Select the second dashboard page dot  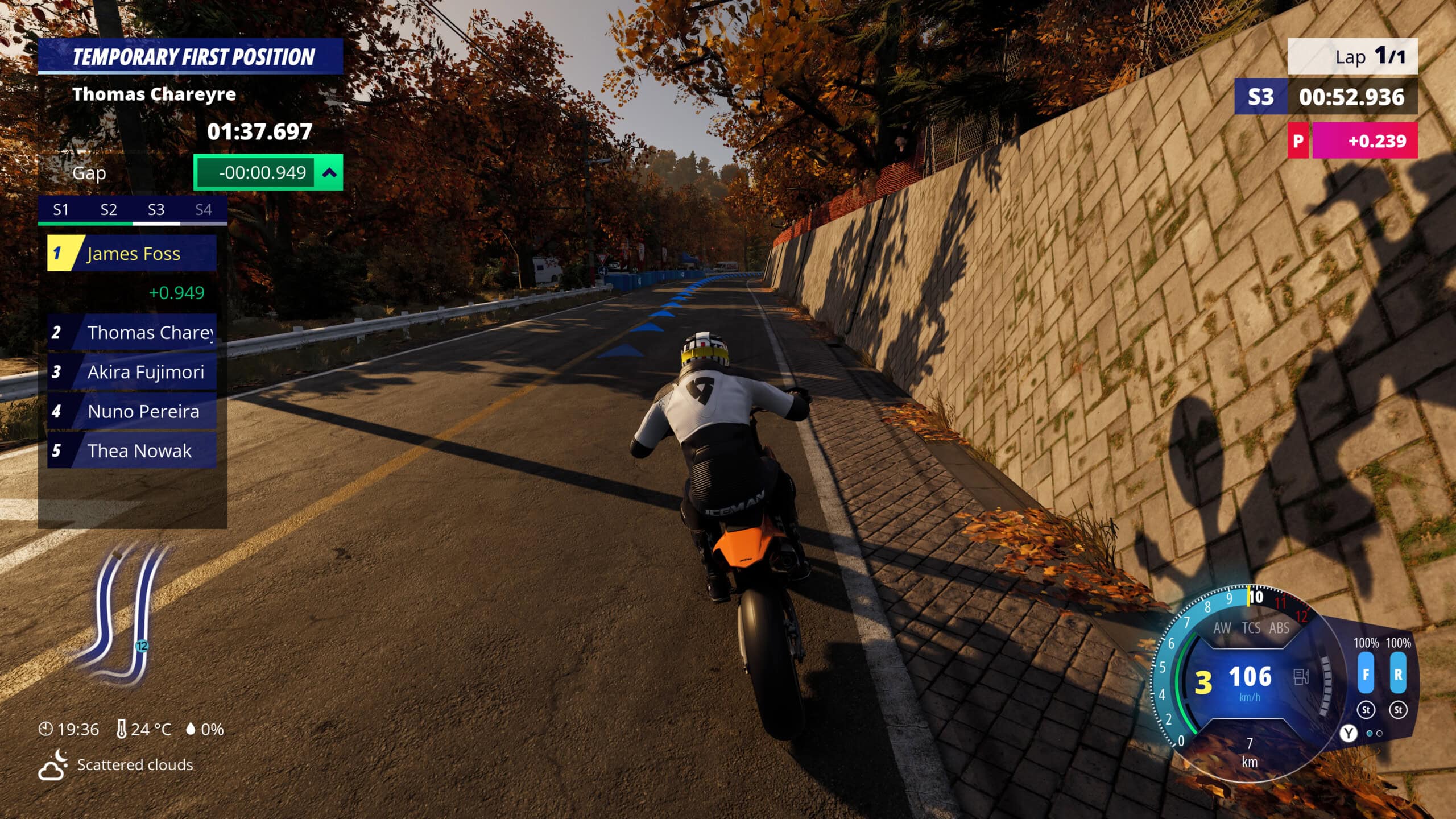pos(1379,734)
